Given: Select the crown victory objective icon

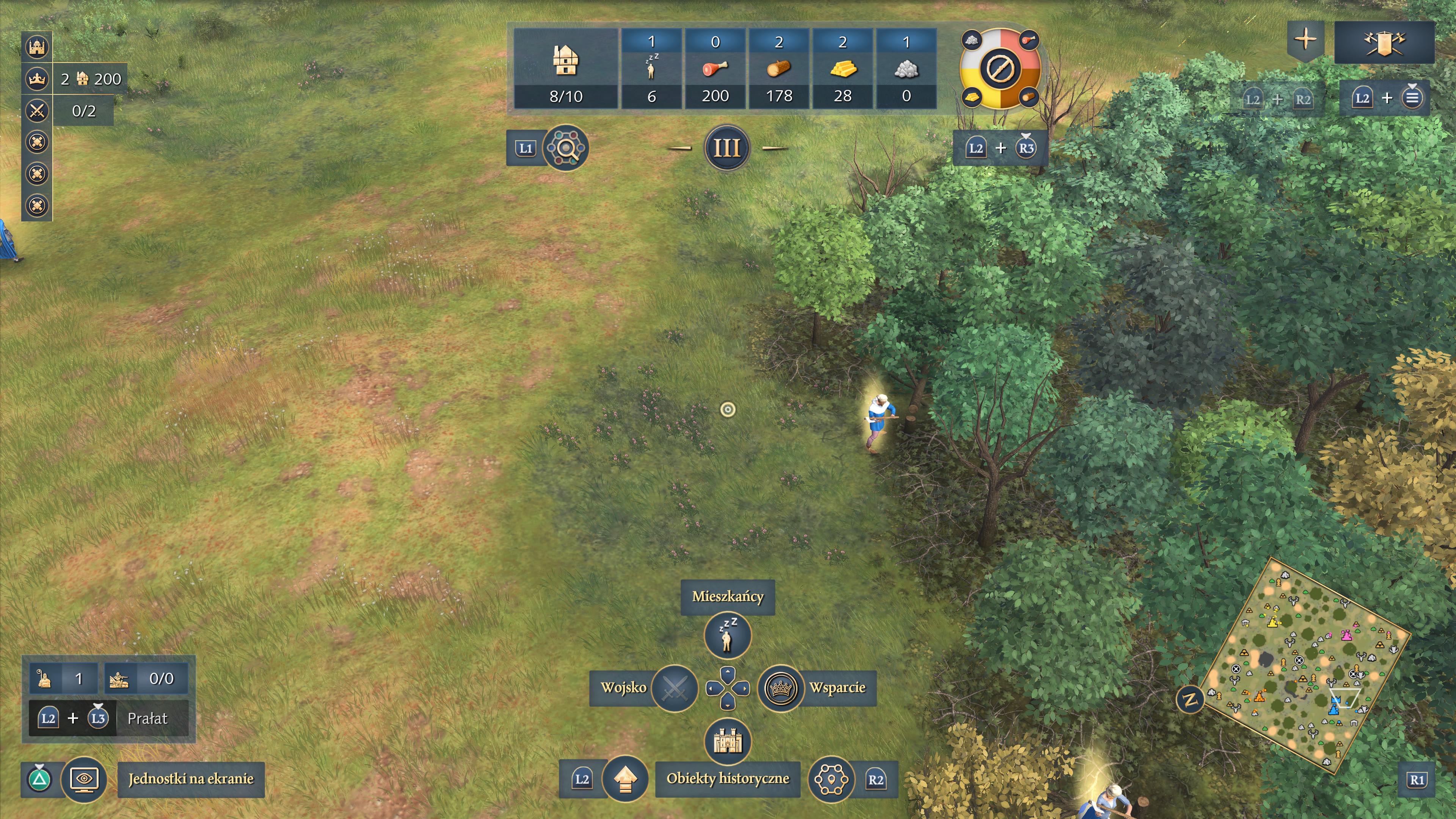Looking at the screenshot, I should tap(37, 78).
